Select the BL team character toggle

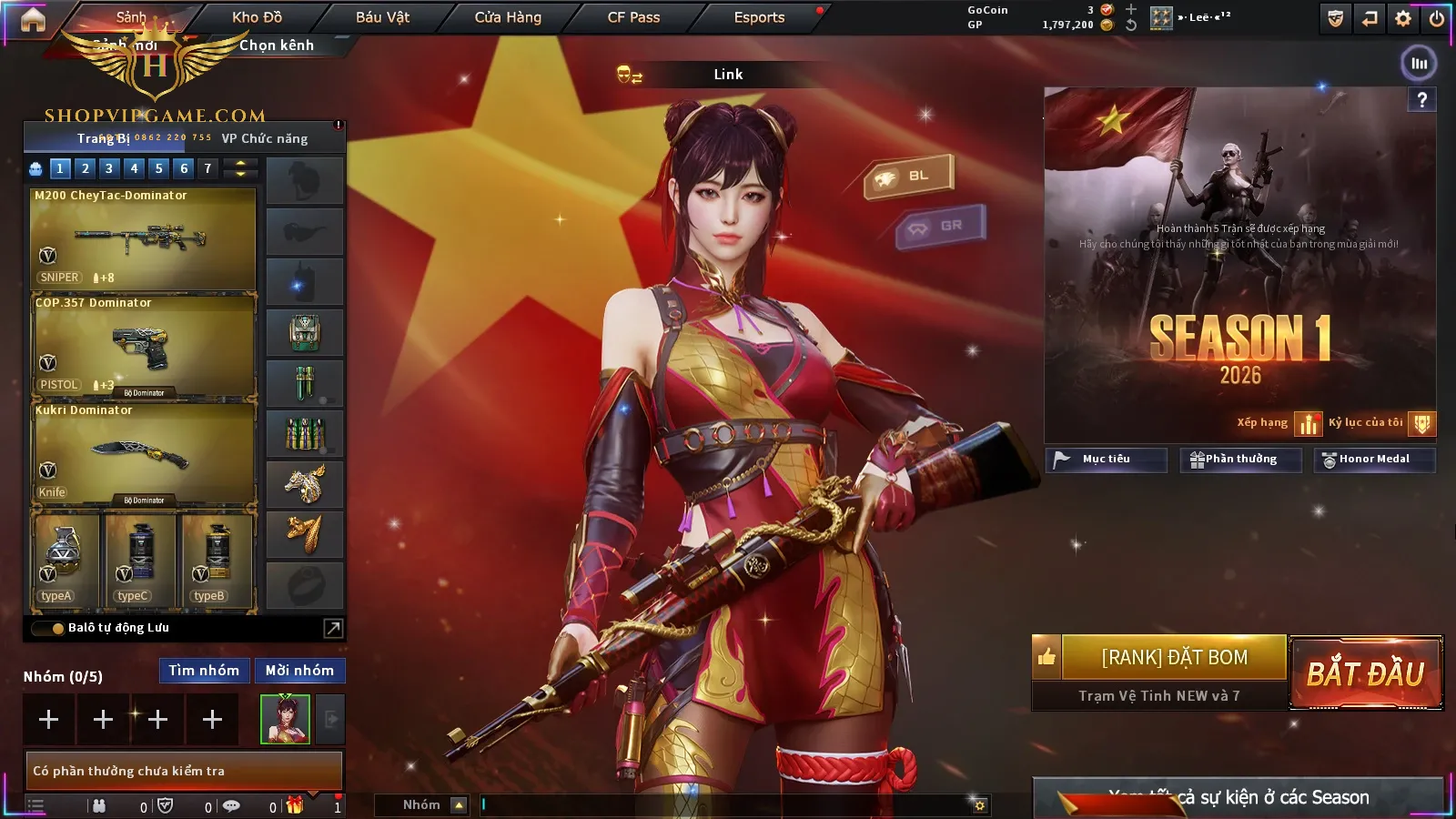909,176
